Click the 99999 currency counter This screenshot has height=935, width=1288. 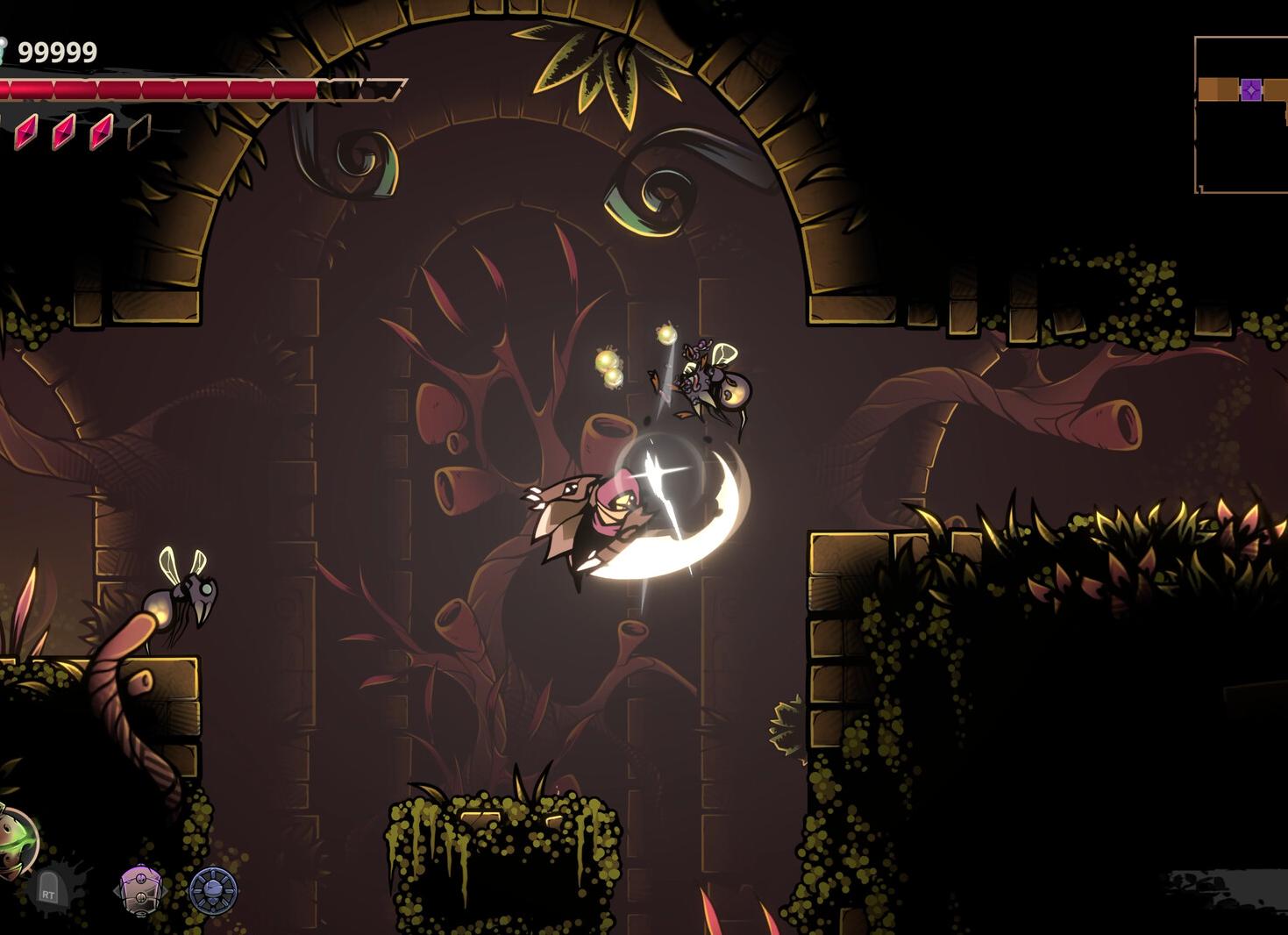point(59,51)
